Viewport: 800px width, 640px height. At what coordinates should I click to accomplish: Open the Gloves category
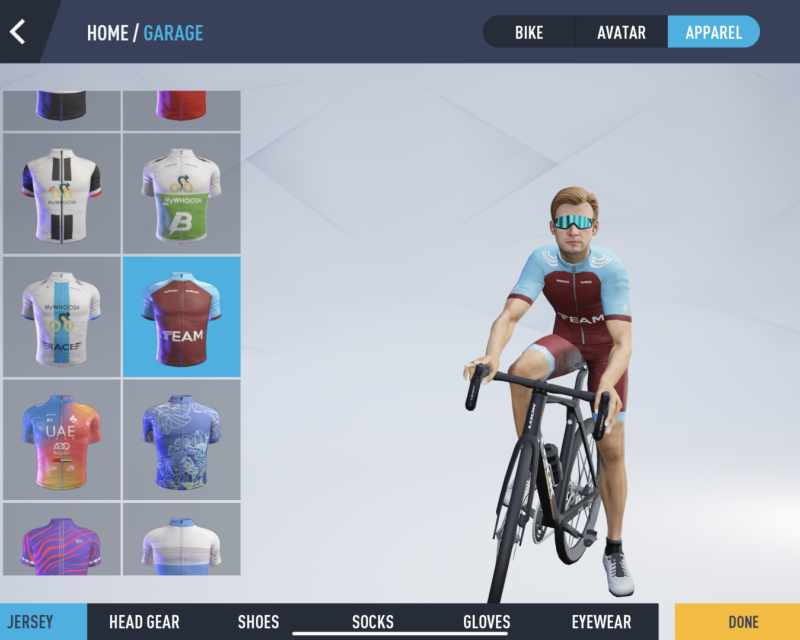point(487,622)
